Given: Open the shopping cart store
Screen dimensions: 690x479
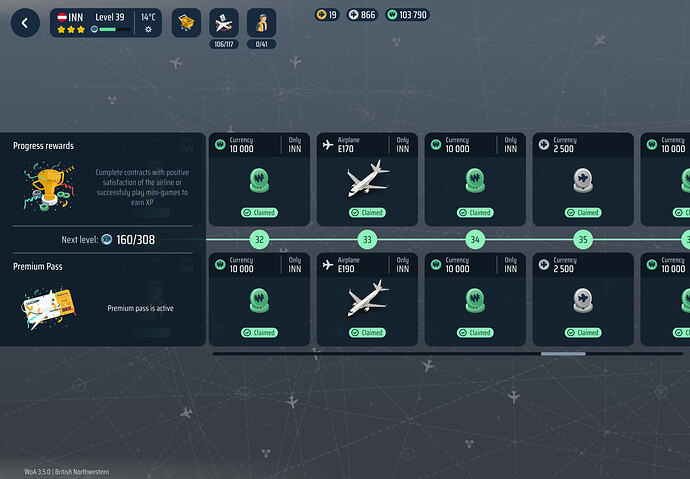Looking at the screenshot, I should [x=186, y=23].
